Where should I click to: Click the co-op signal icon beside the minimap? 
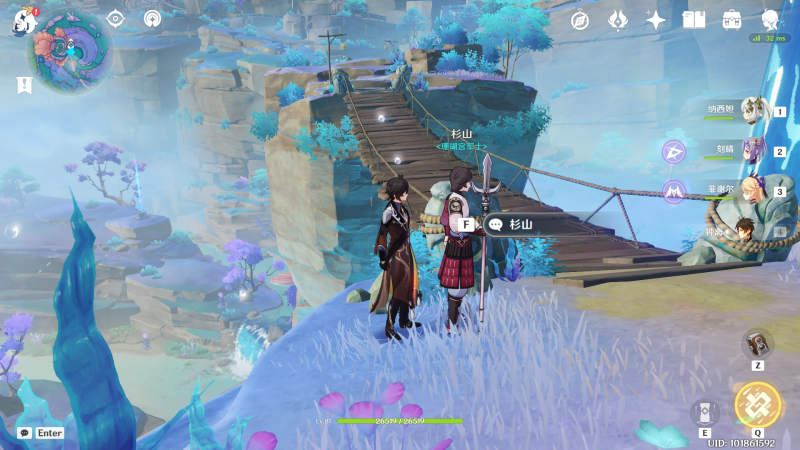coord(152,19)
